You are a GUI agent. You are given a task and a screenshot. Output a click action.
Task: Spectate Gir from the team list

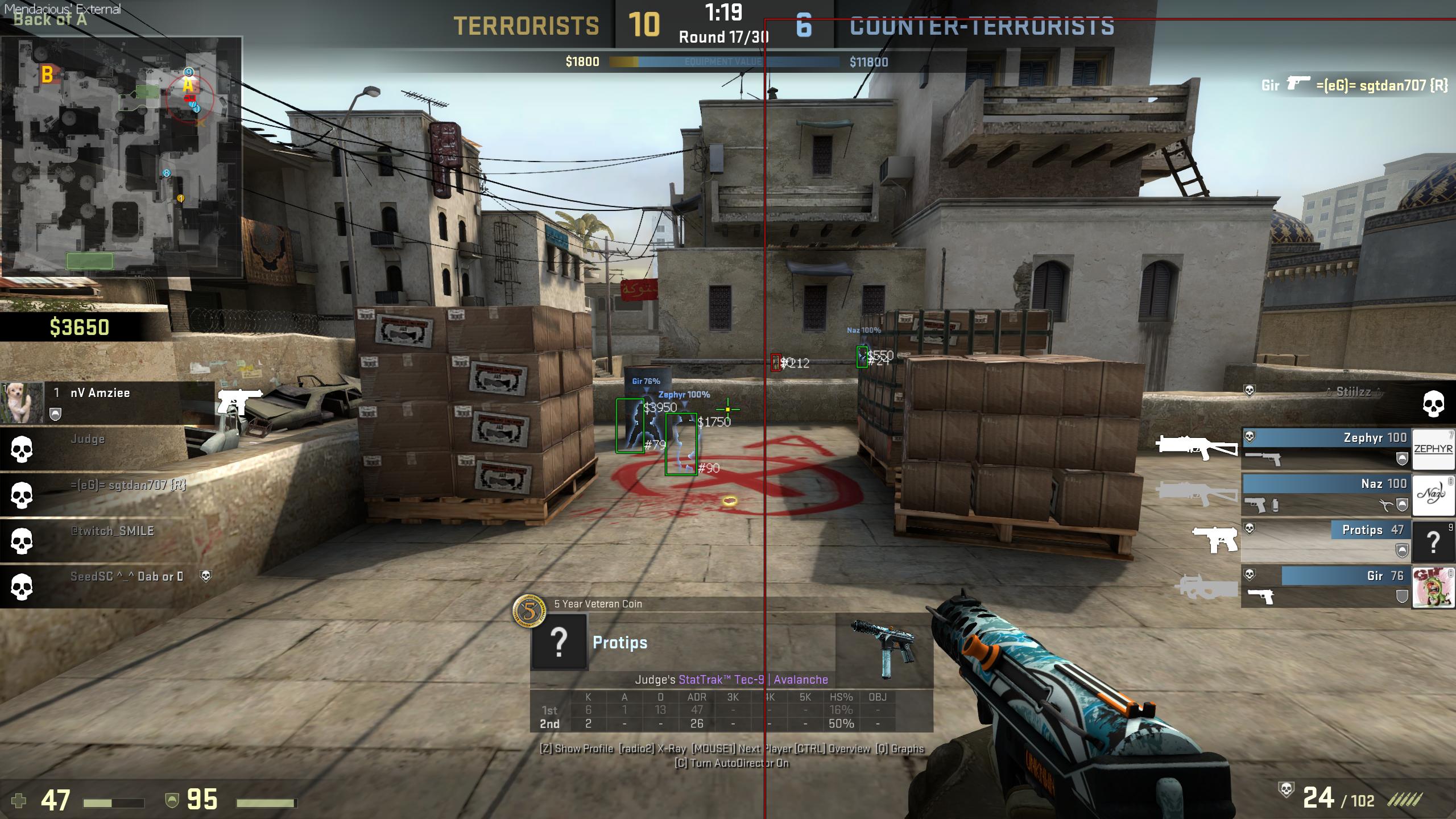pyautogui.click(x=1326, y=586)
